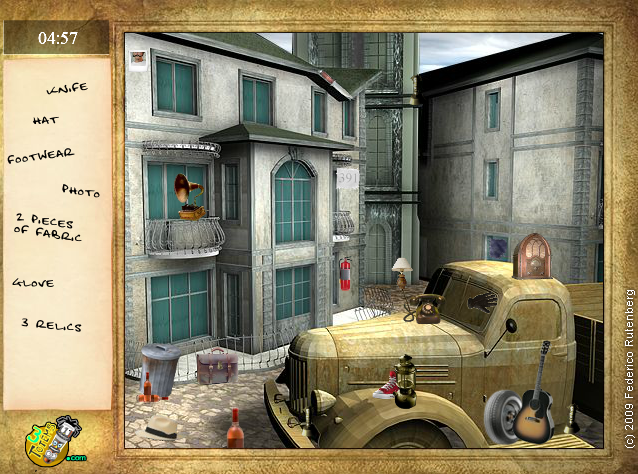Choose the Hat list entry

(46, 120)
